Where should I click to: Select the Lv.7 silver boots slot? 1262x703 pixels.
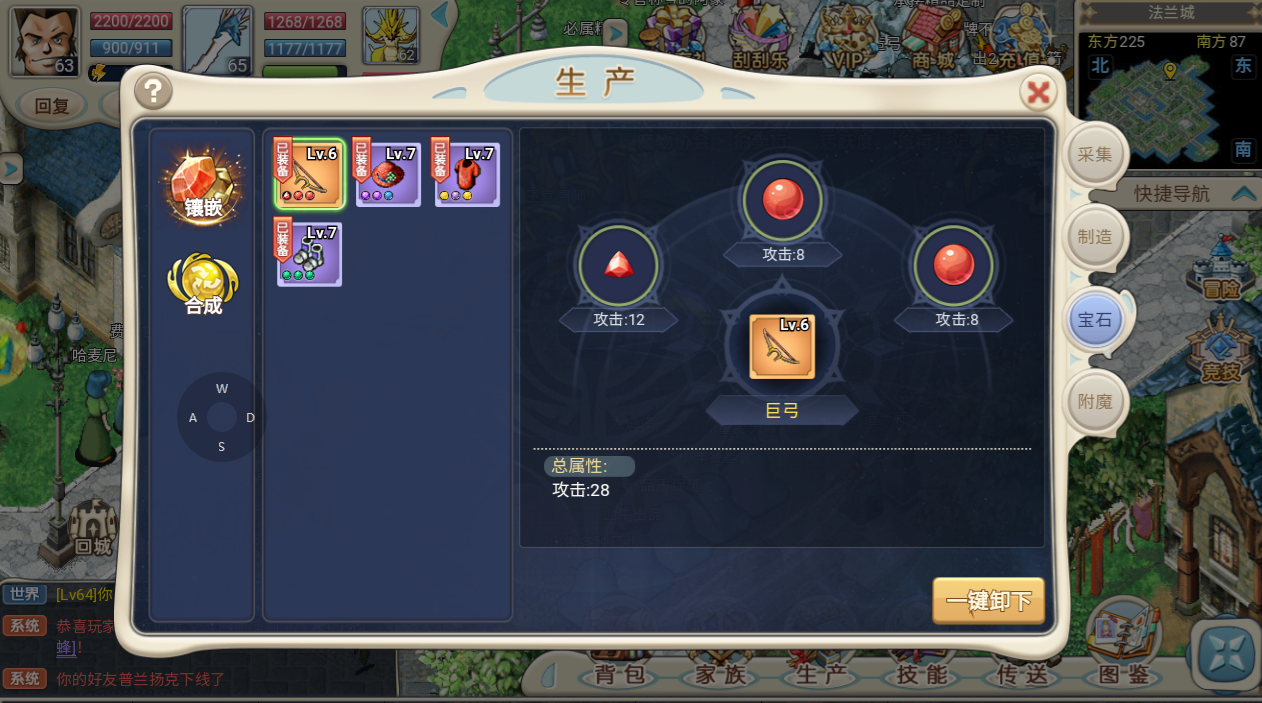[x=310, y=254]
